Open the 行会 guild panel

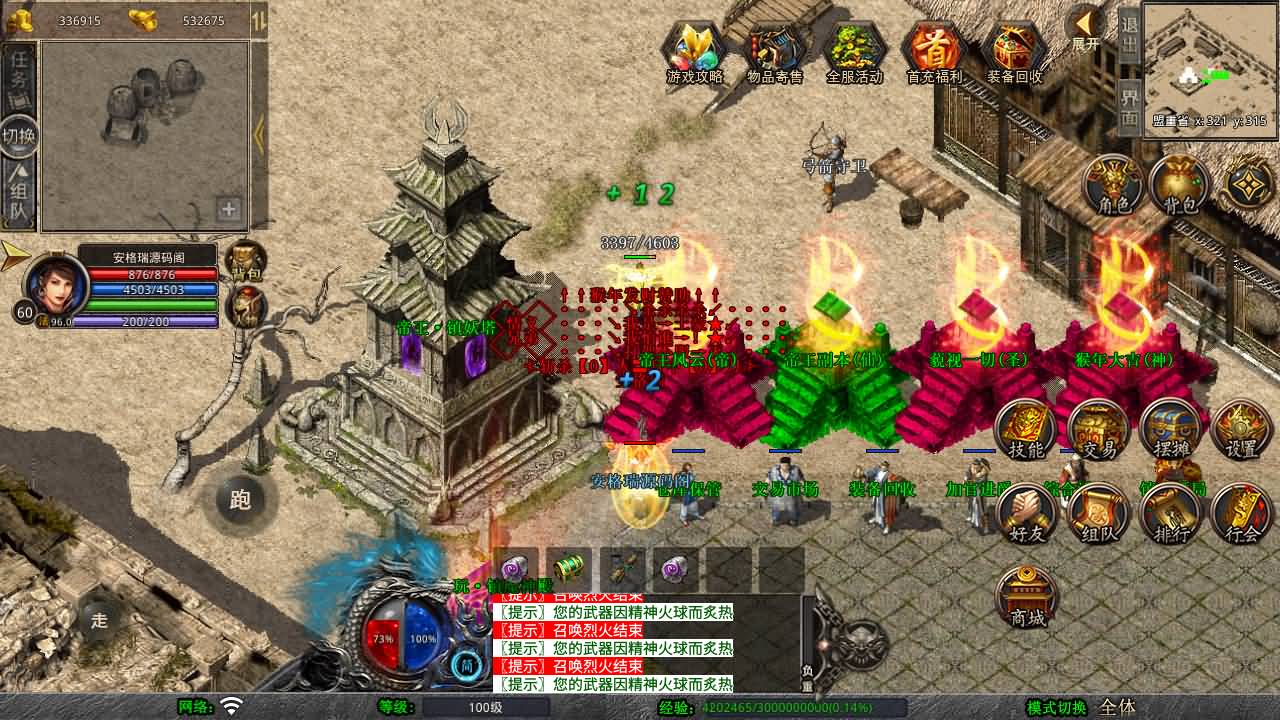click(x=1242, y=514)
